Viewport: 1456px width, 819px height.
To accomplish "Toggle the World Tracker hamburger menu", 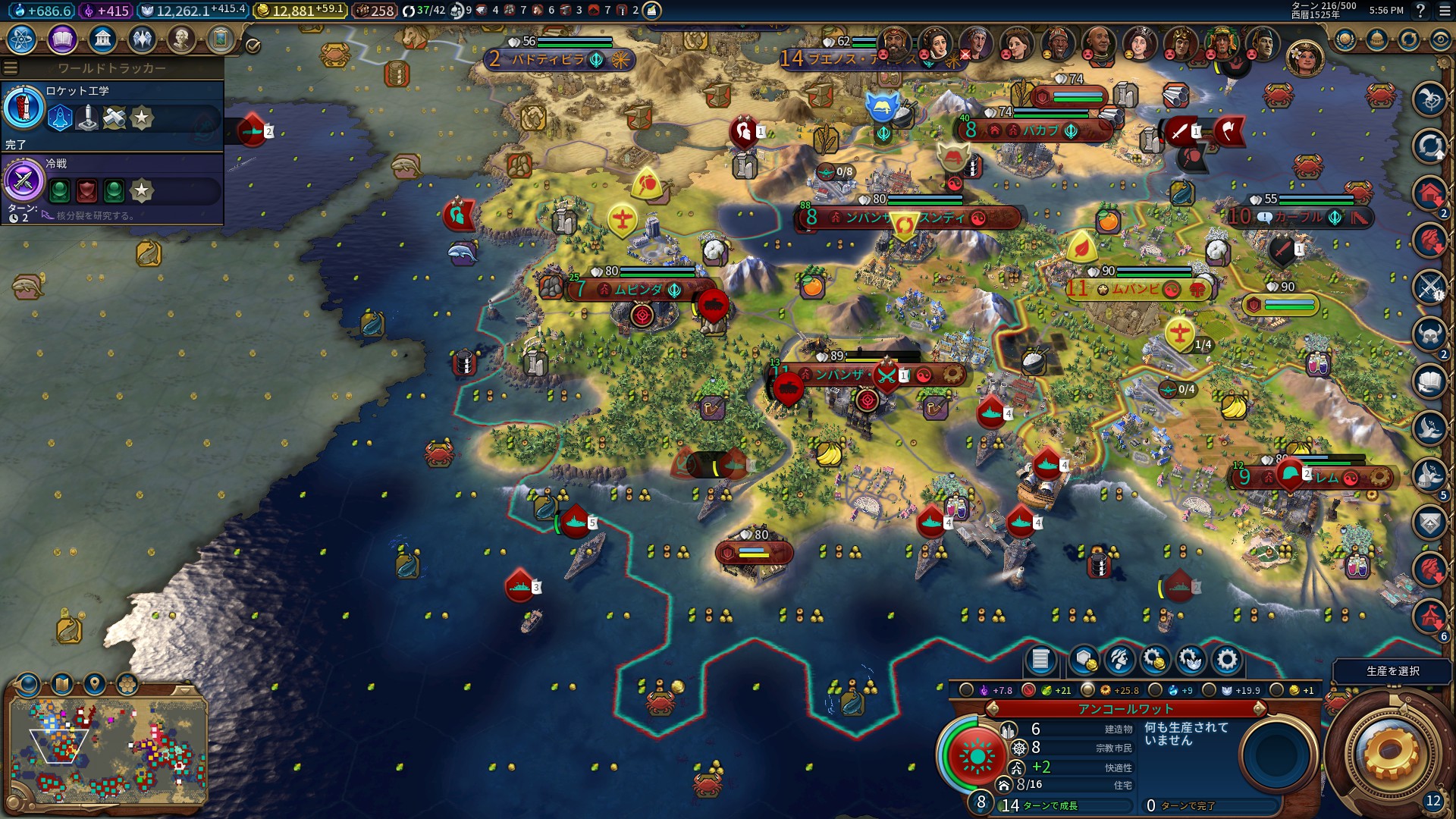I will pyautogui.click(x=11, y=68).
